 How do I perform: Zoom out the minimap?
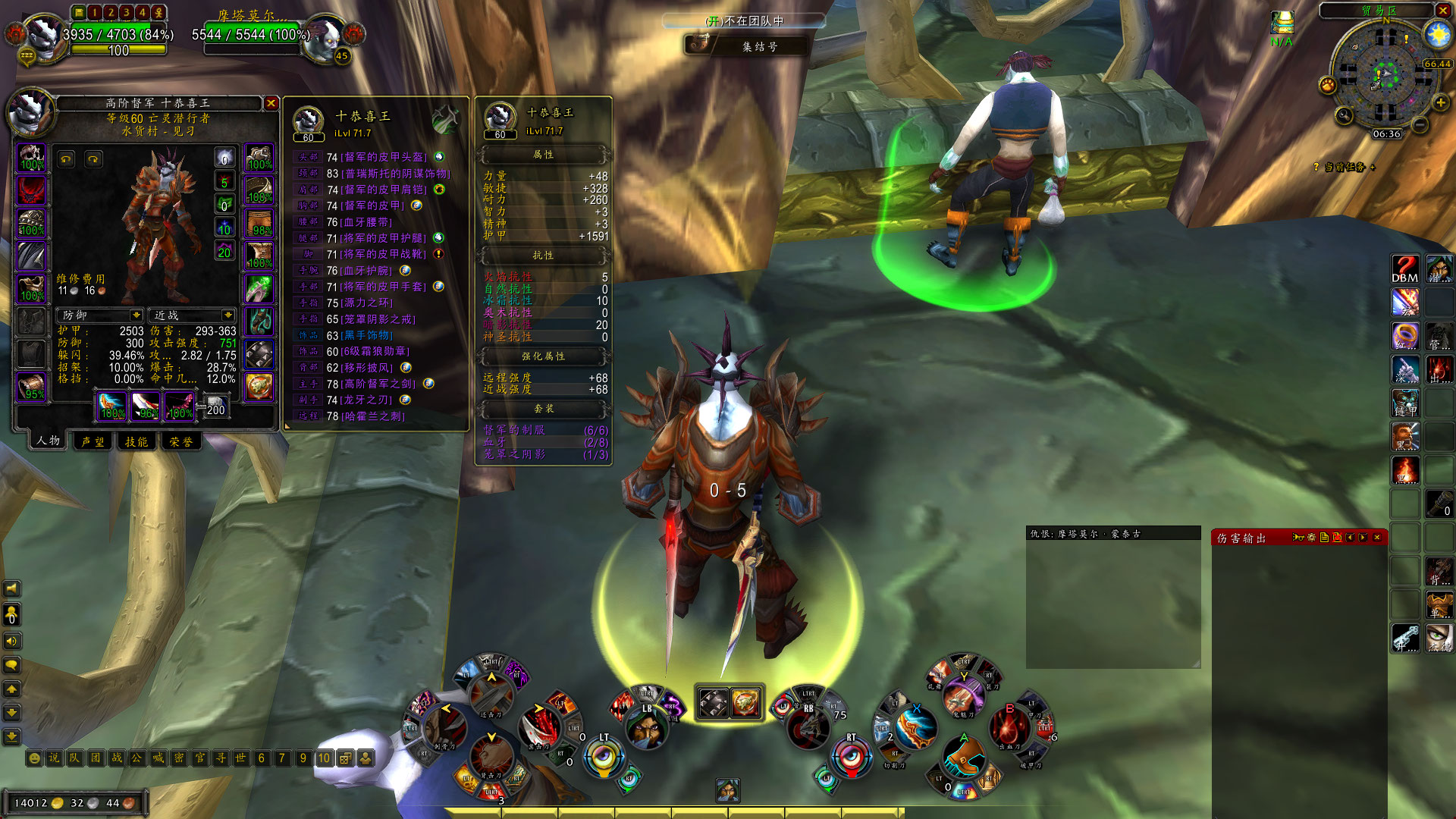(x=1420, y=124)
